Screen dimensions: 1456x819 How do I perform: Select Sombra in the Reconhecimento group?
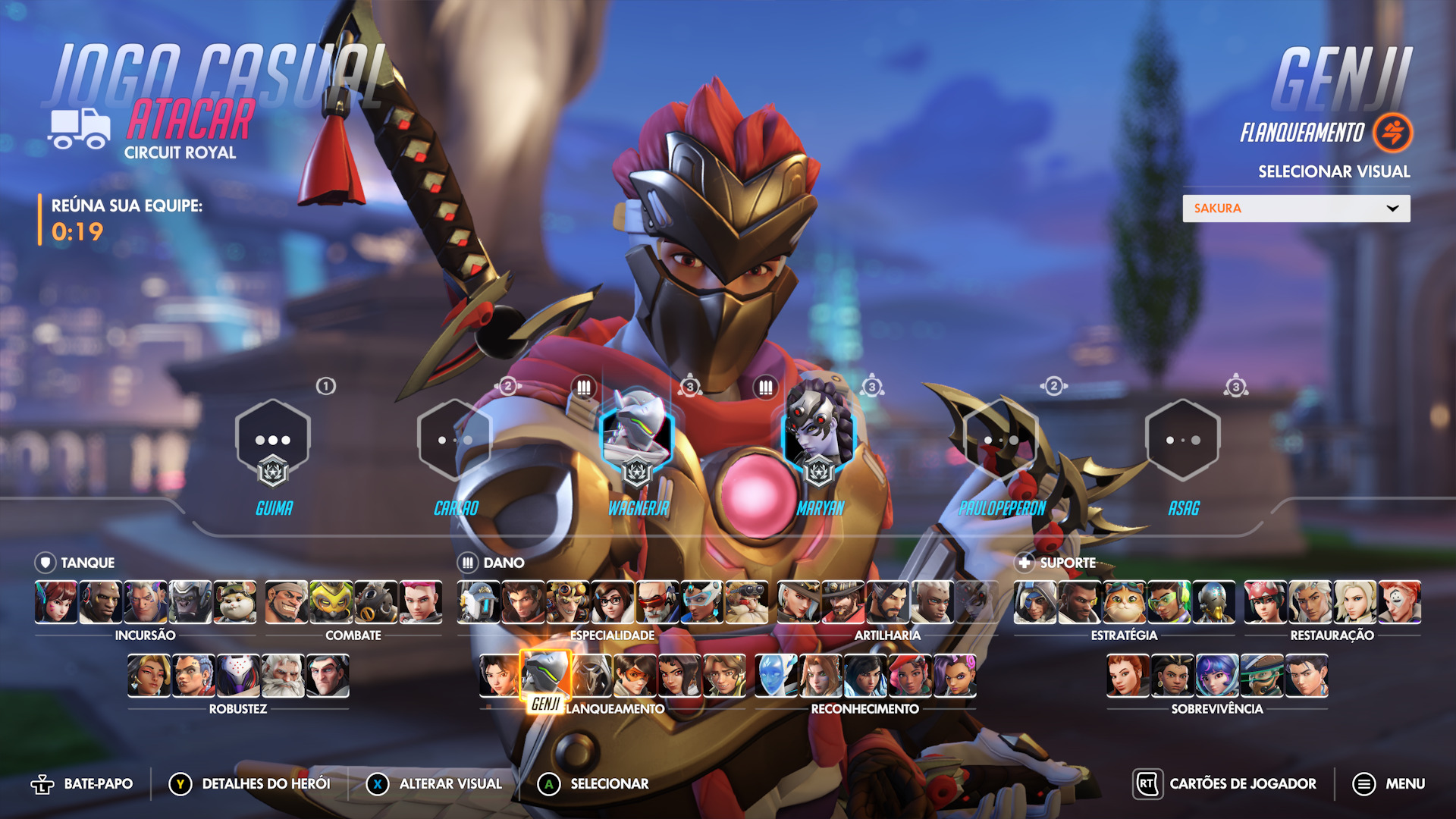(x=955, y=676)
